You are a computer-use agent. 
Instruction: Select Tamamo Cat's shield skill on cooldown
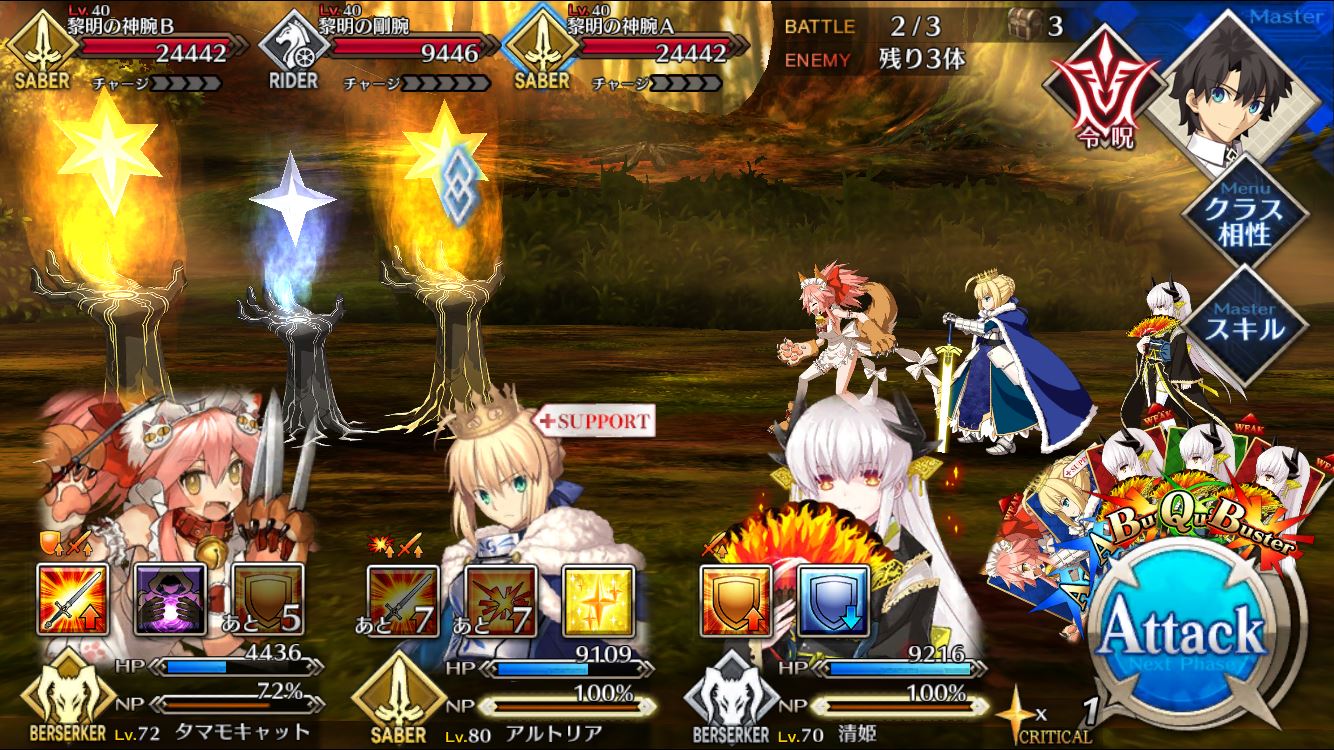(x=267, y=600)
